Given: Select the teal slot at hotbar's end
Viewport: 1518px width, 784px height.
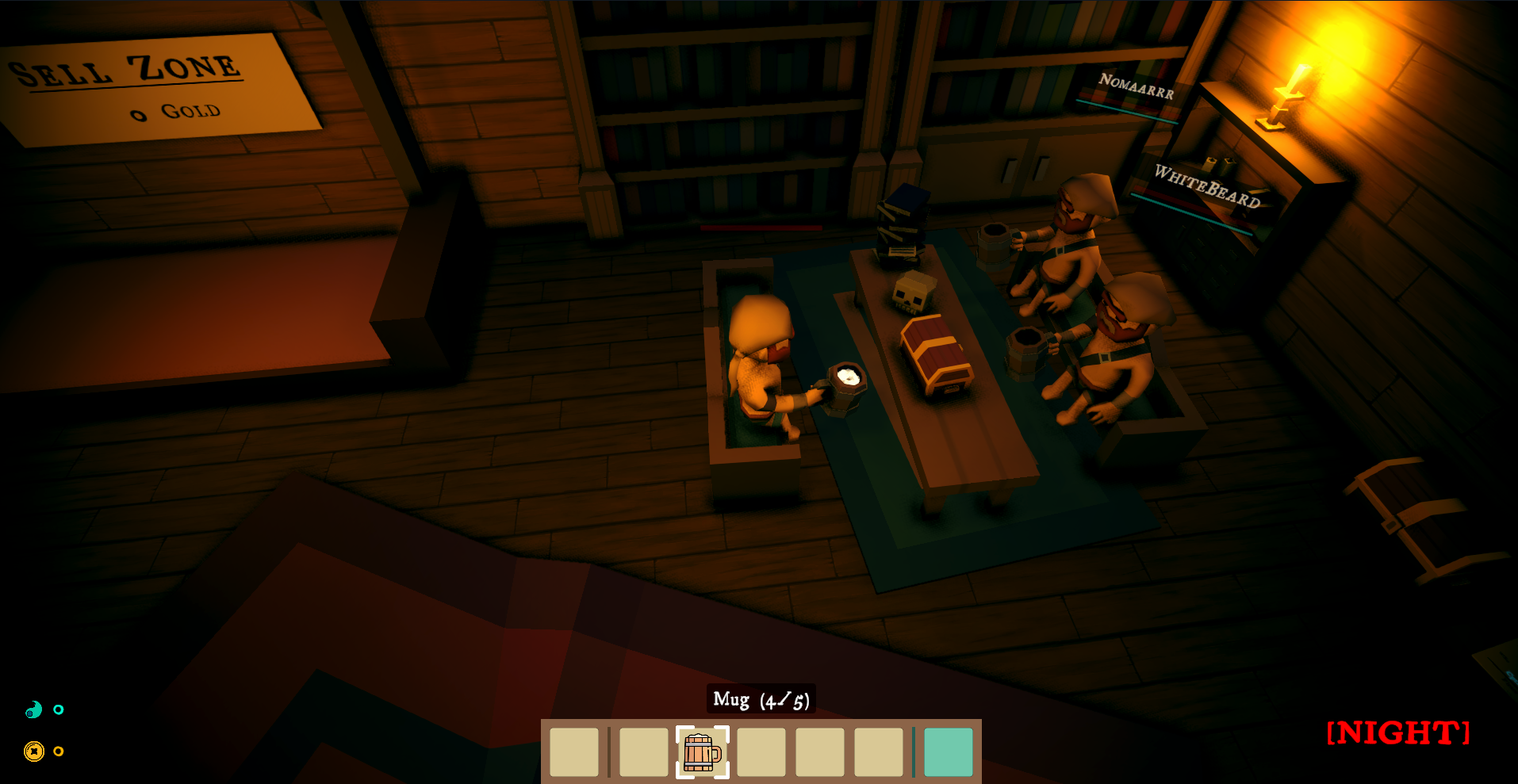Looking at the screenshot, I should click(x=949, y=751).
